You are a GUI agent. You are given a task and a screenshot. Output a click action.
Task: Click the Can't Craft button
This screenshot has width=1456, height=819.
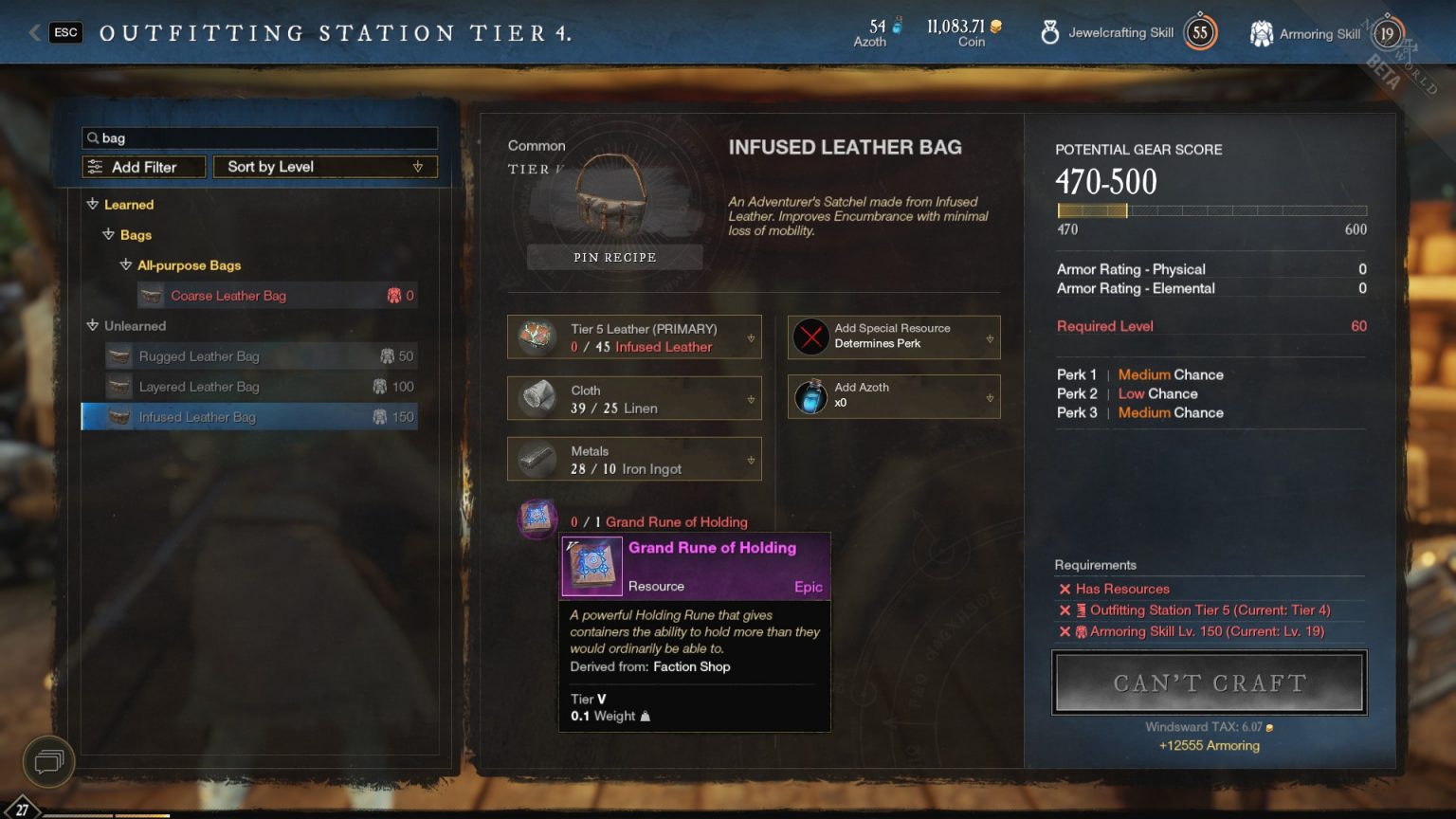tap(1210, 682)
